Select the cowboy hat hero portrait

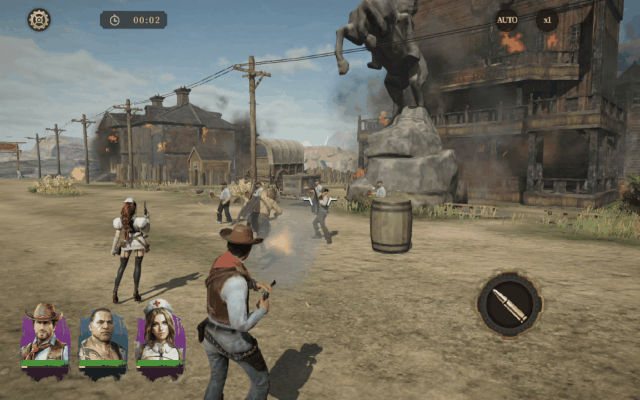tap(45, 336)
